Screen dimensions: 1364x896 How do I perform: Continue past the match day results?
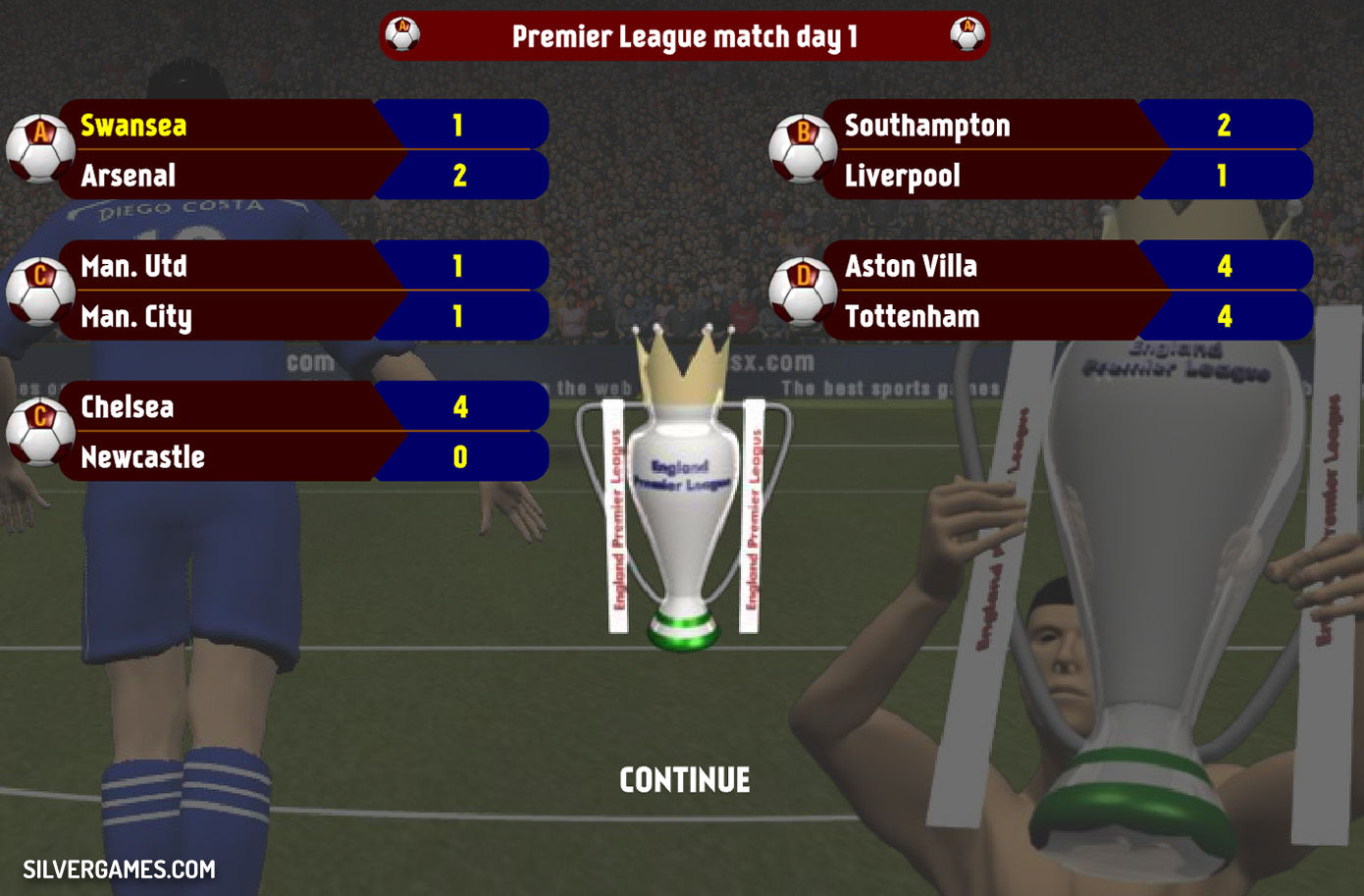(x=685, y=780)
